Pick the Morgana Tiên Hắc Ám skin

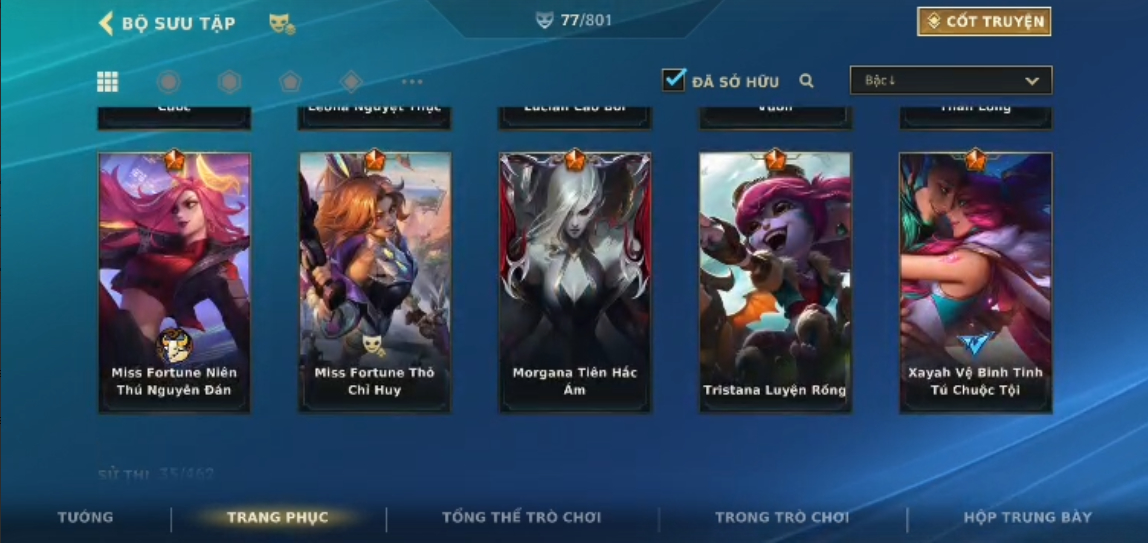click(x=575, y=282)
